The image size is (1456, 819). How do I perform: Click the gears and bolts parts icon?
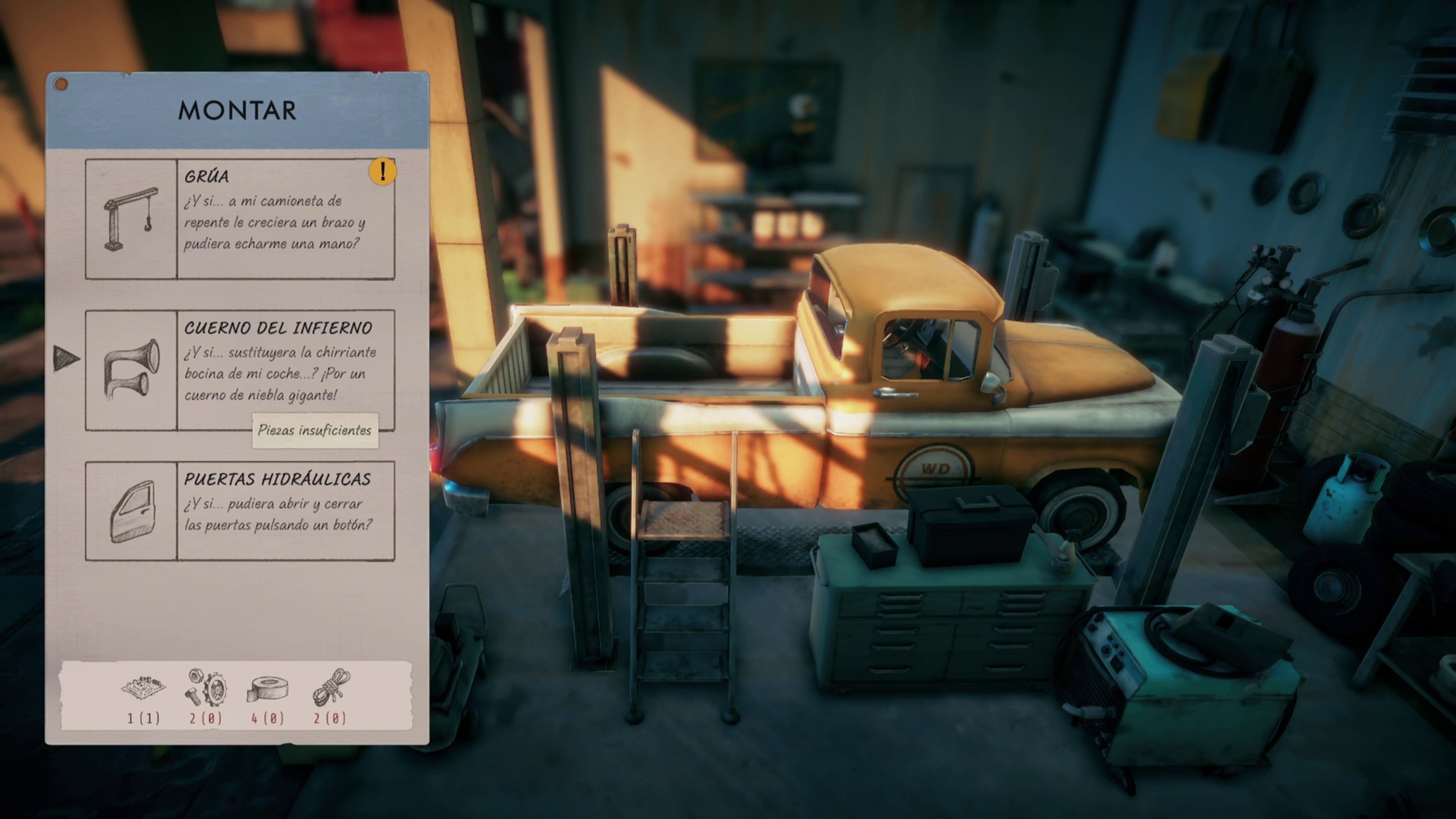point(206,687)
